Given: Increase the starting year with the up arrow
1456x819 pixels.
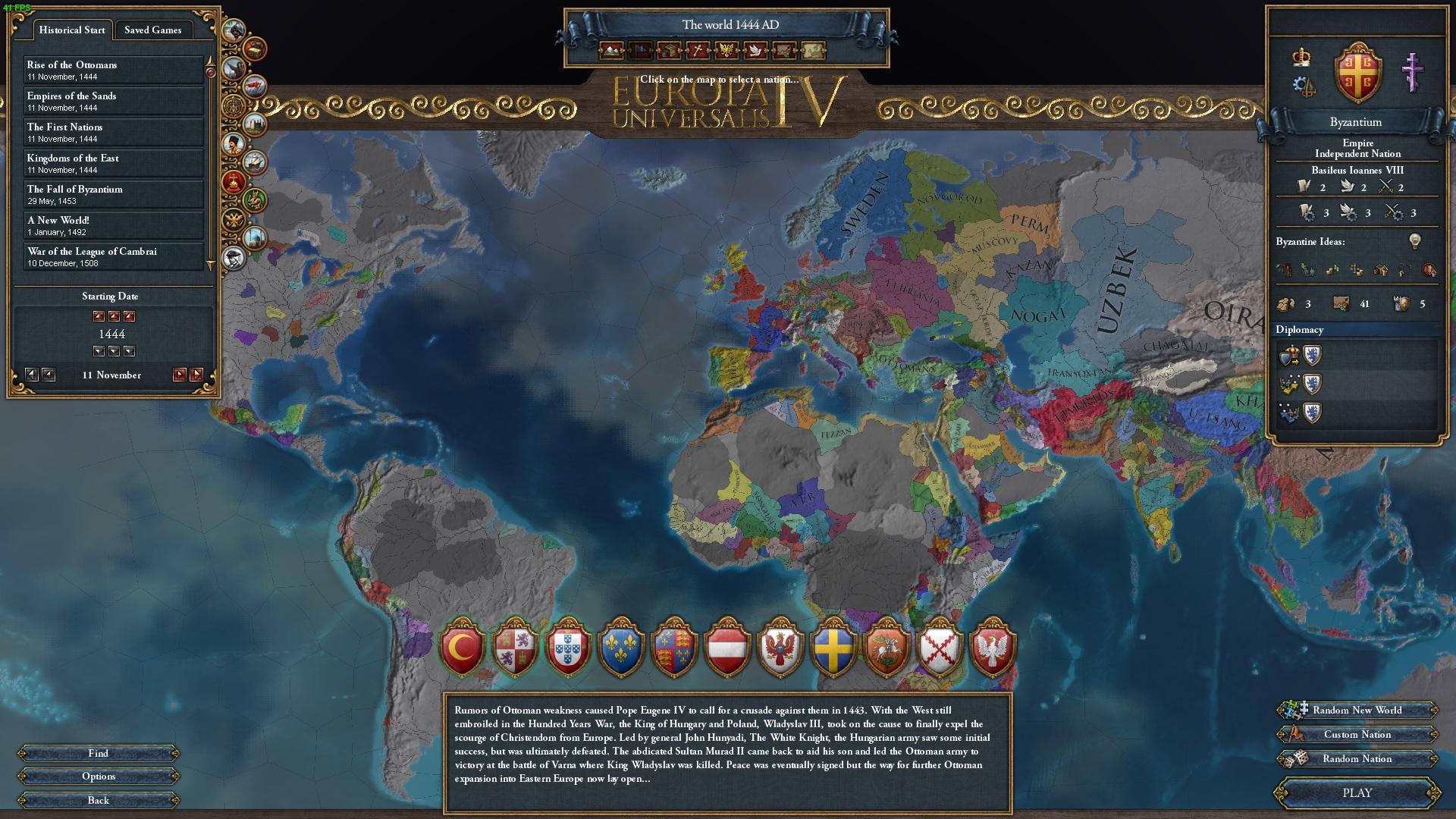Looking at the screenshot, I should pyautogui.click(x=114, y=316).
